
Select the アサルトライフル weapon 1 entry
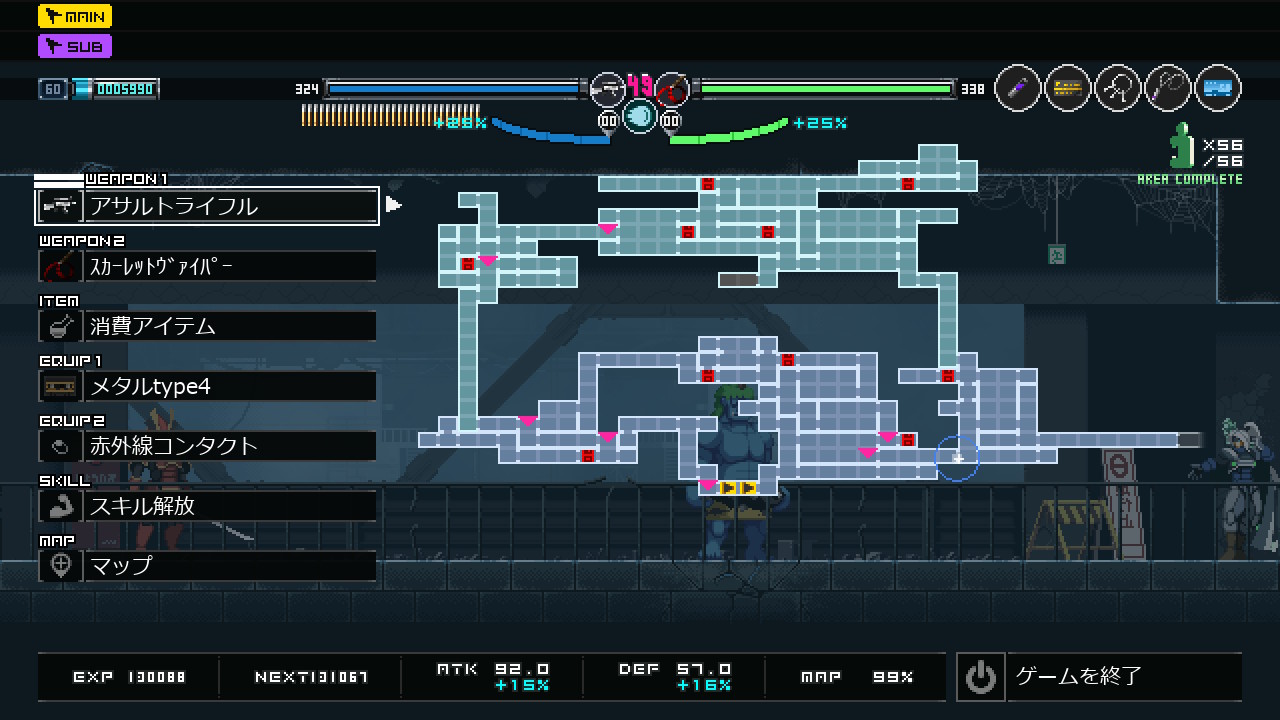coord(207,206)
